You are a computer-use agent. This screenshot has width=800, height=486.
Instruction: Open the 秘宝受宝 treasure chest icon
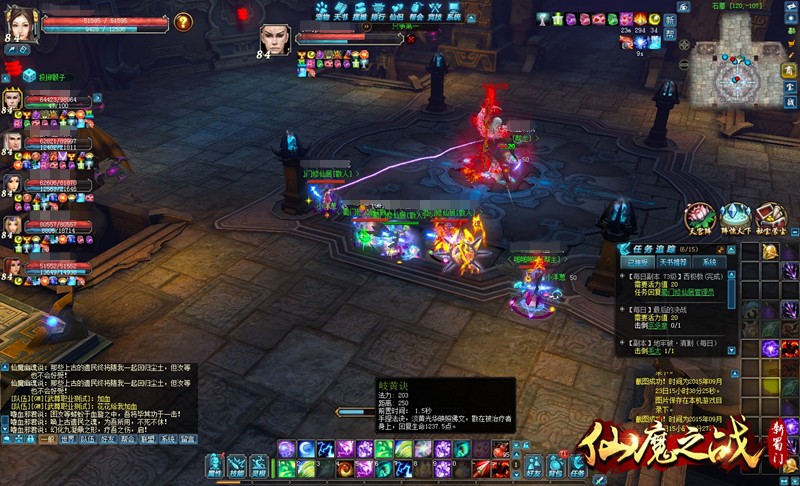tap(770, 218)
